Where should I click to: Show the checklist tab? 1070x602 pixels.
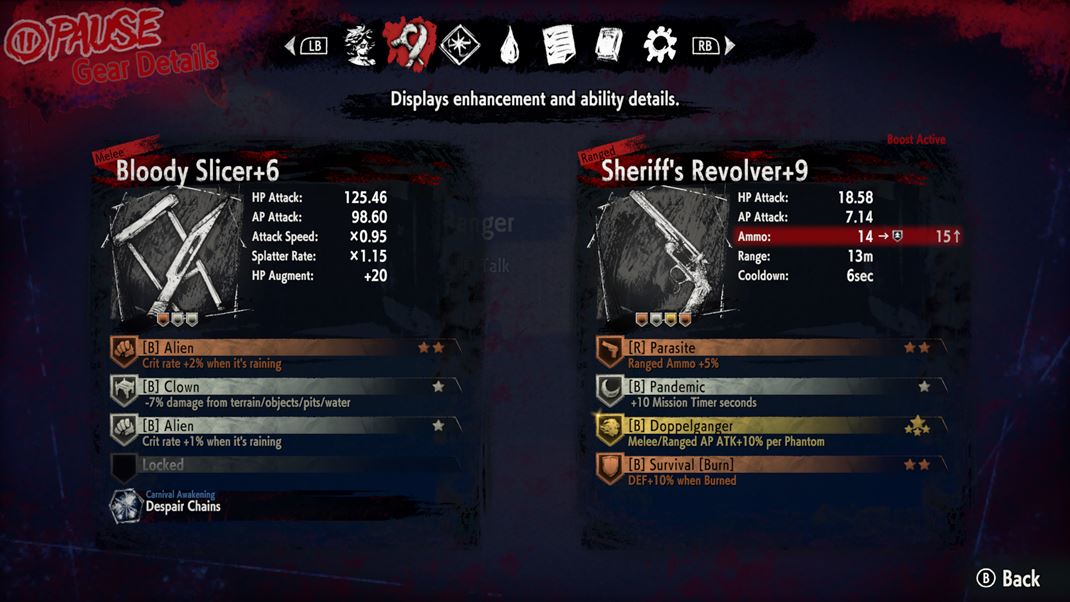pyautogui.click(x=559, y=46)
